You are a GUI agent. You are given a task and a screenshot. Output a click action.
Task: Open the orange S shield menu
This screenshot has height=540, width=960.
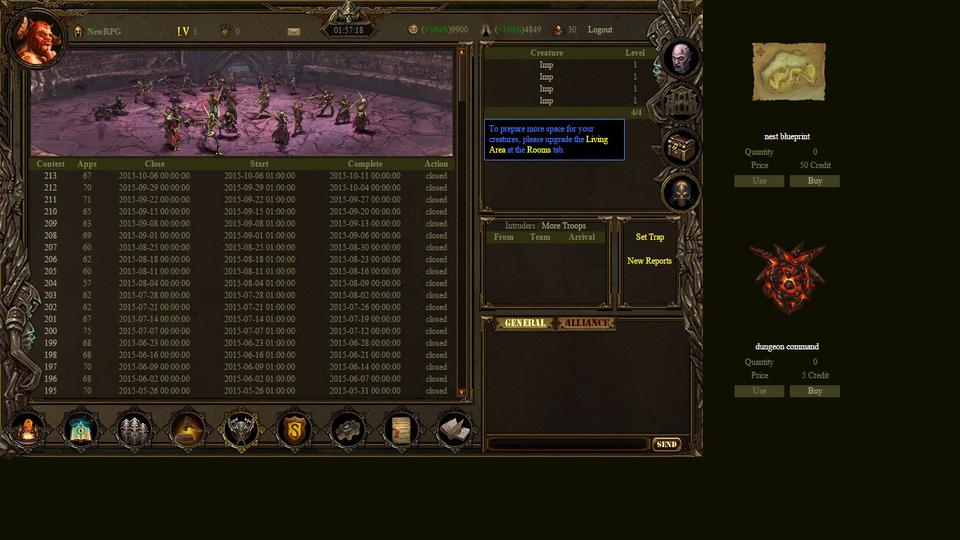(x=293, y=430)
